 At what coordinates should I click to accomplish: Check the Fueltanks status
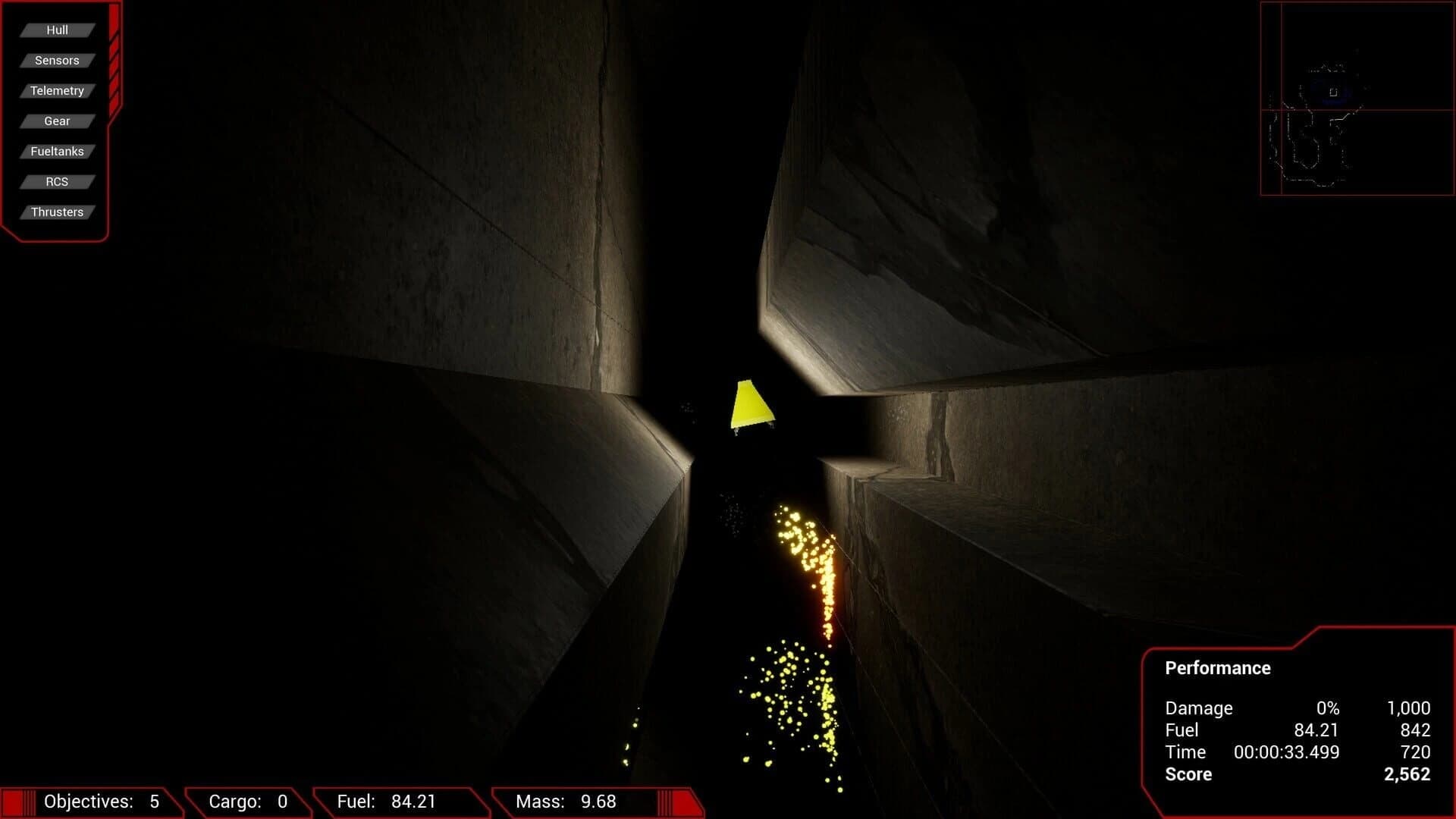[57, 151]
